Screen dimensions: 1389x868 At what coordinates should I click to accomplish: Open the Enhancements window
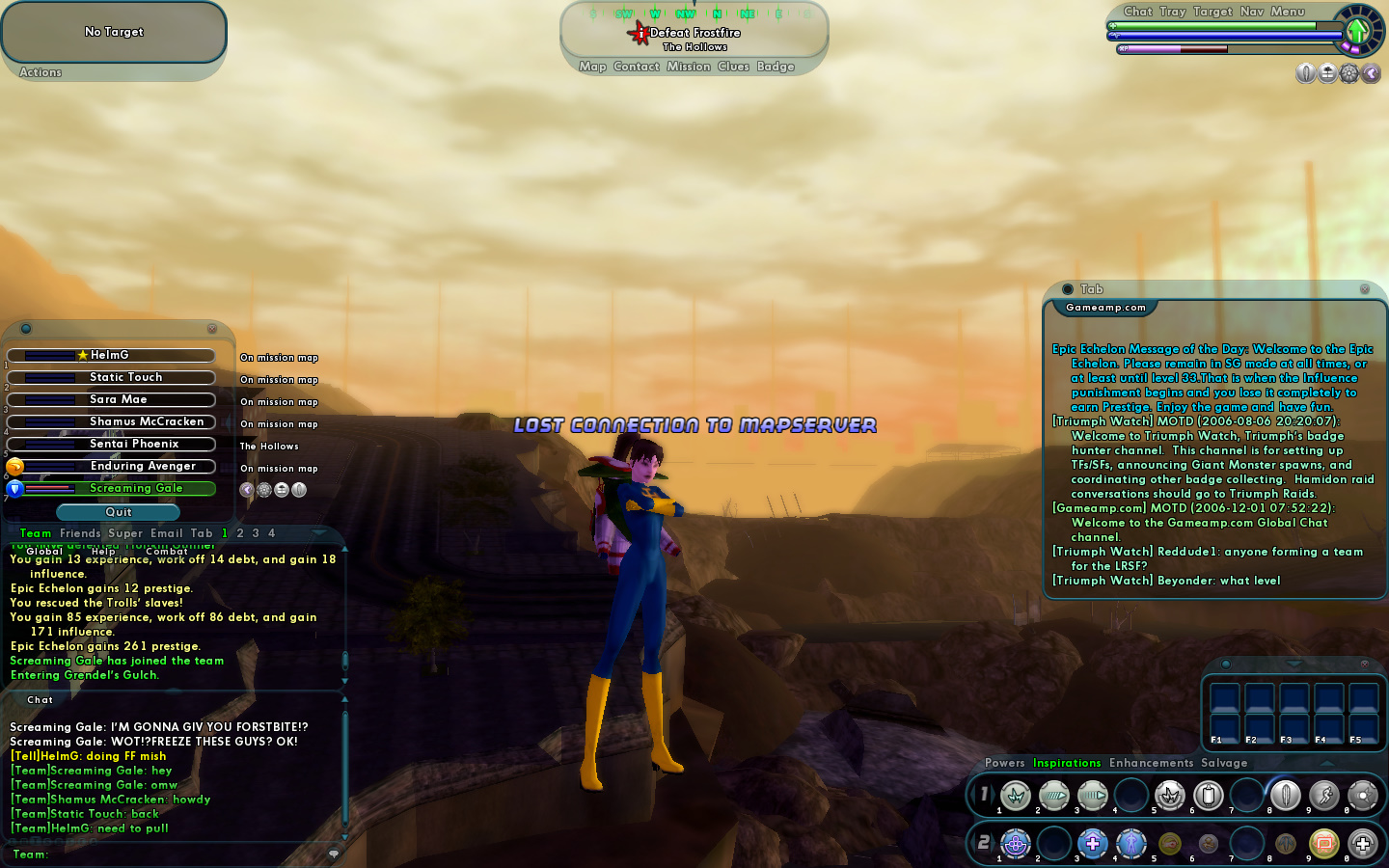(1151, 763)
